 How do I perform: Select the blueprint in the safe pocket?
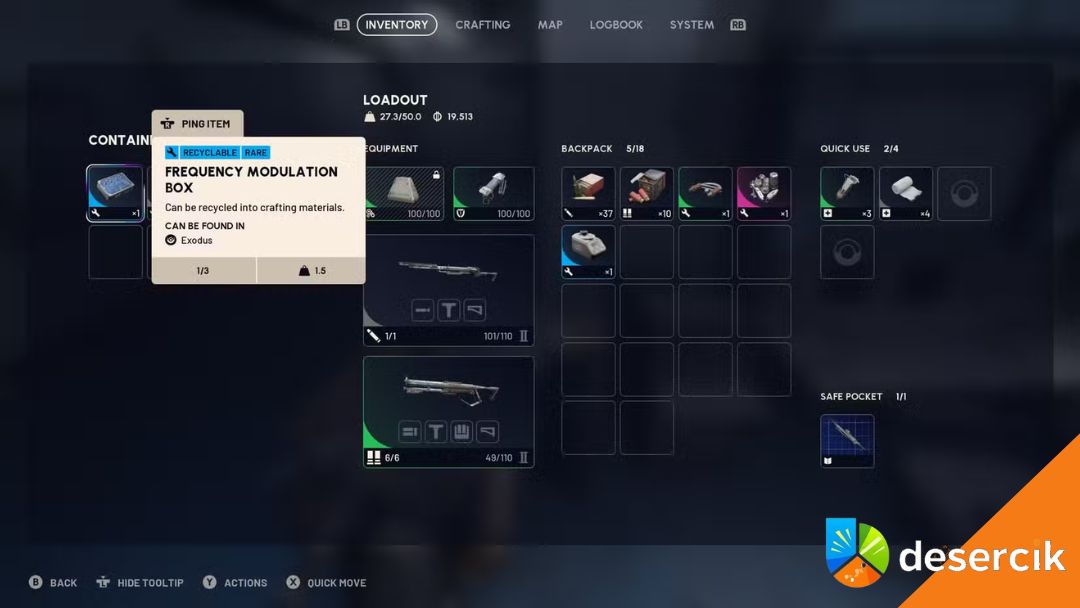tap(847, 441)
